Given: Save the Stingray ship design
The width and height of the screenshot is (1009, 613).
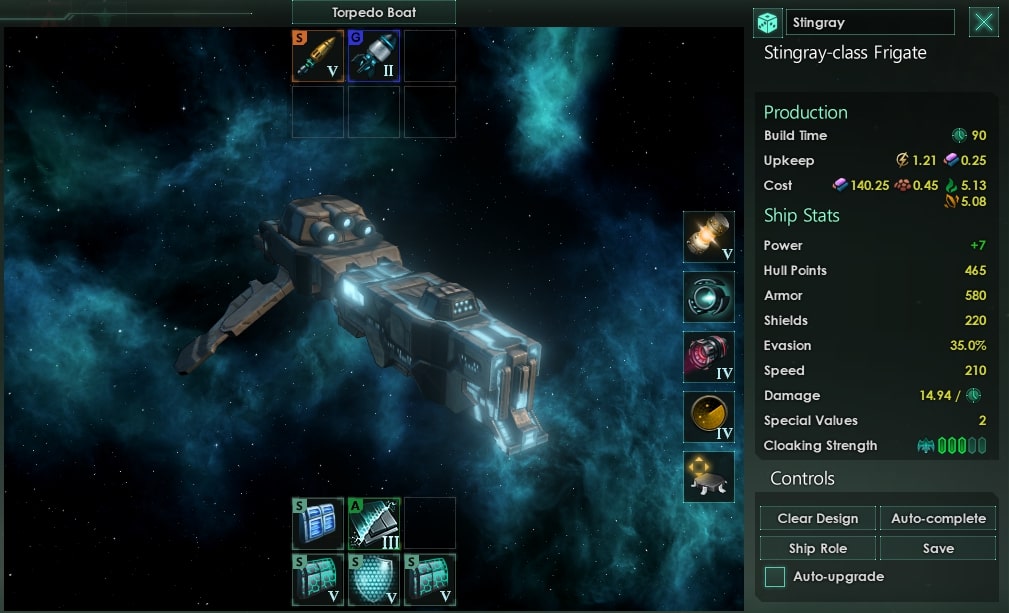Looking at the screenshot, I should click(x=938, y=548).
